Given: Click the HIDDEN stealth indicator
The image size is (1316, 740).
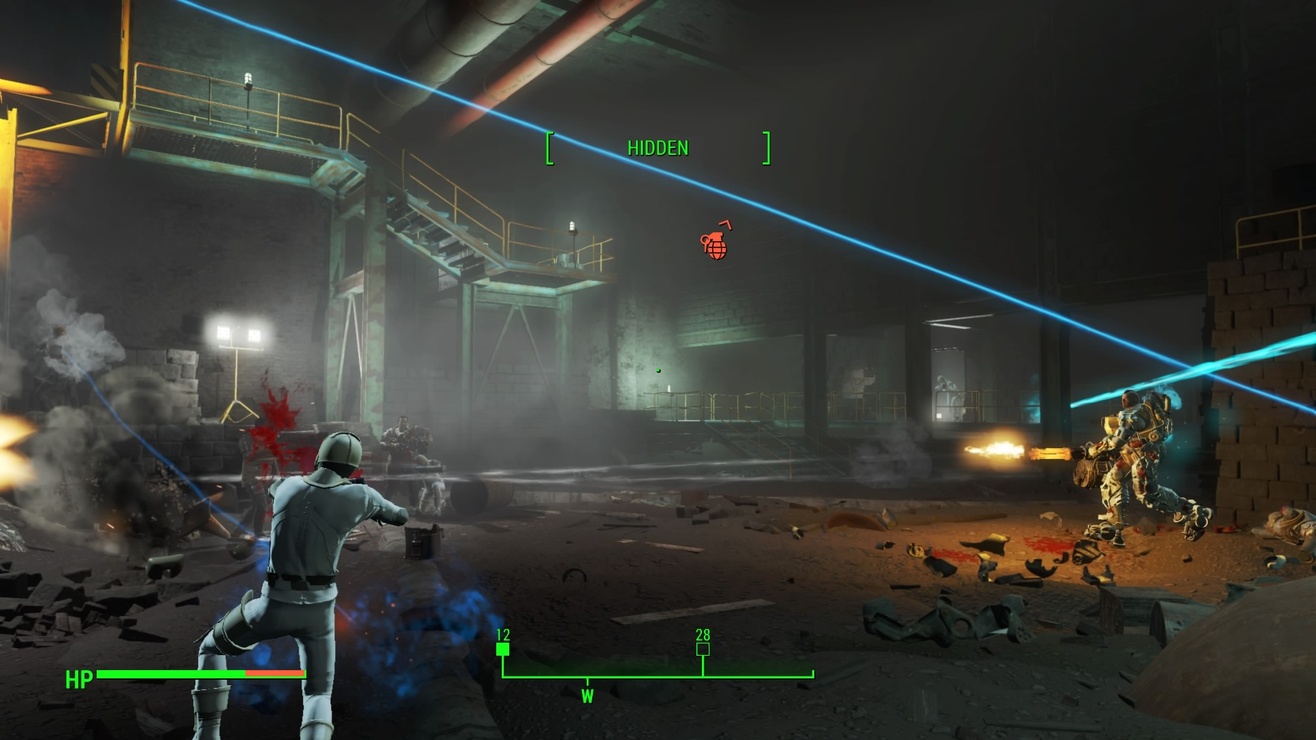Looking at the screenshot, I should pyautogui.click(x=657, y=148).
